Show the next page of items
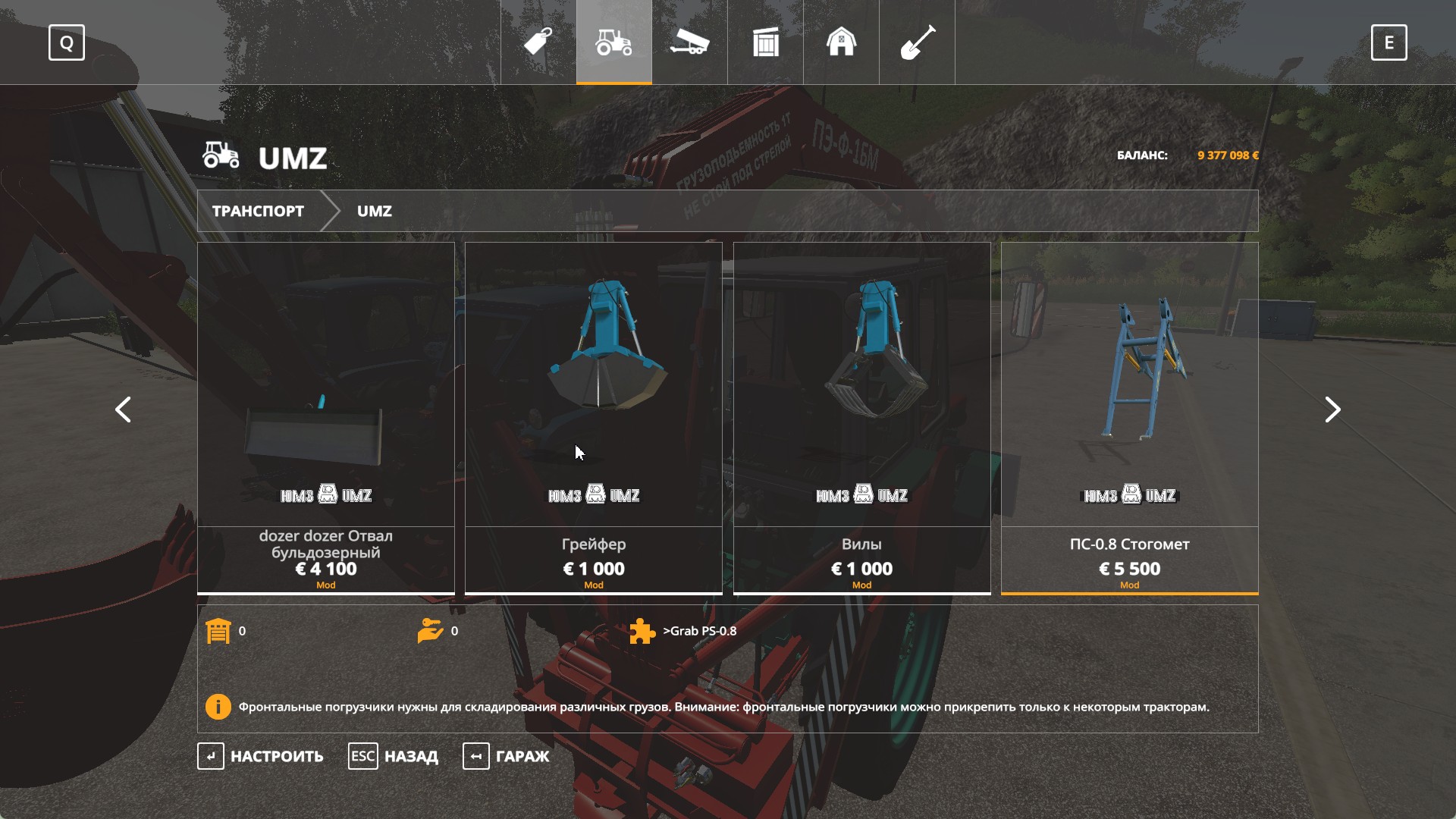This screenshot has height=819, width=1456. [x=1332, y=409]
